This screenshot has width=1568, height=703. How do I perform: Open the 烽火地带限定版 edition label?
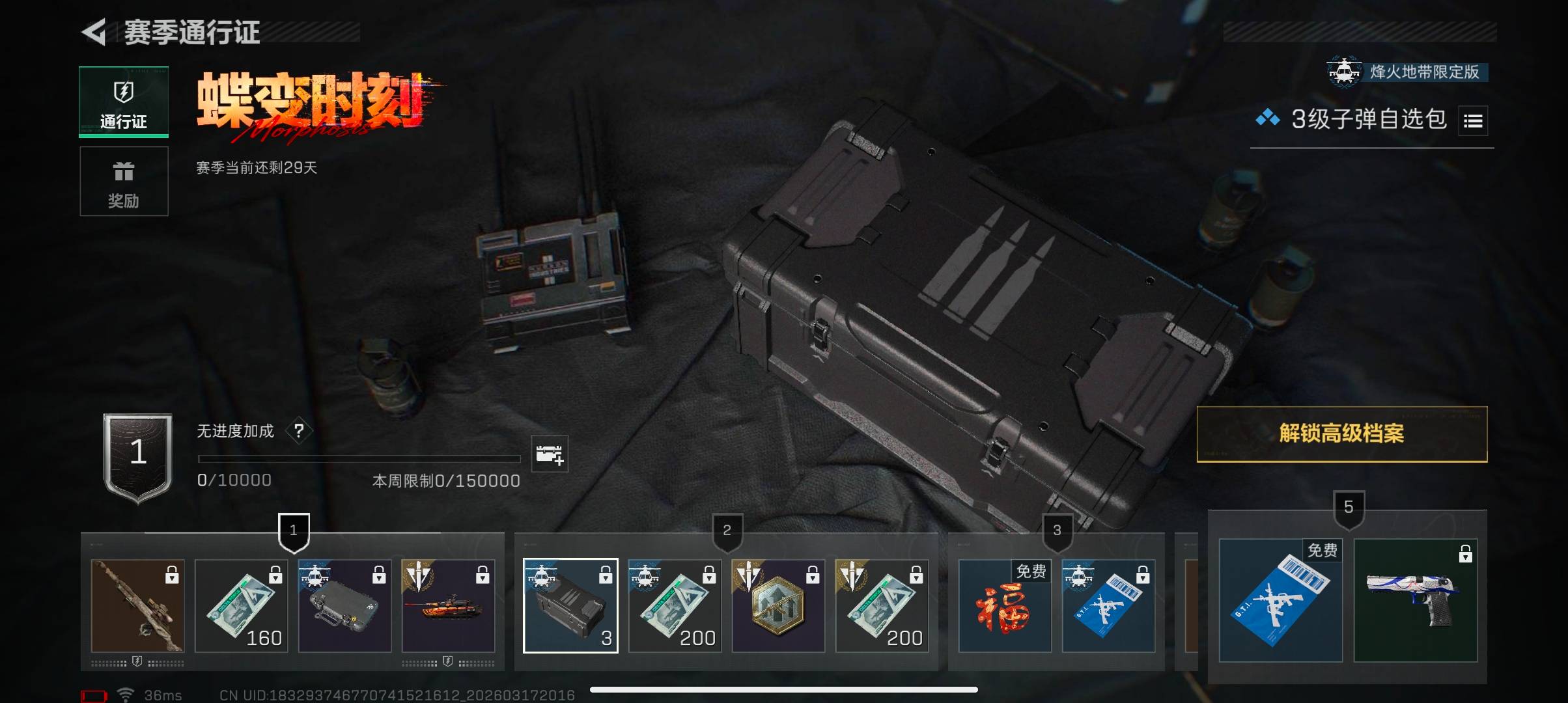coord(1408,72)
